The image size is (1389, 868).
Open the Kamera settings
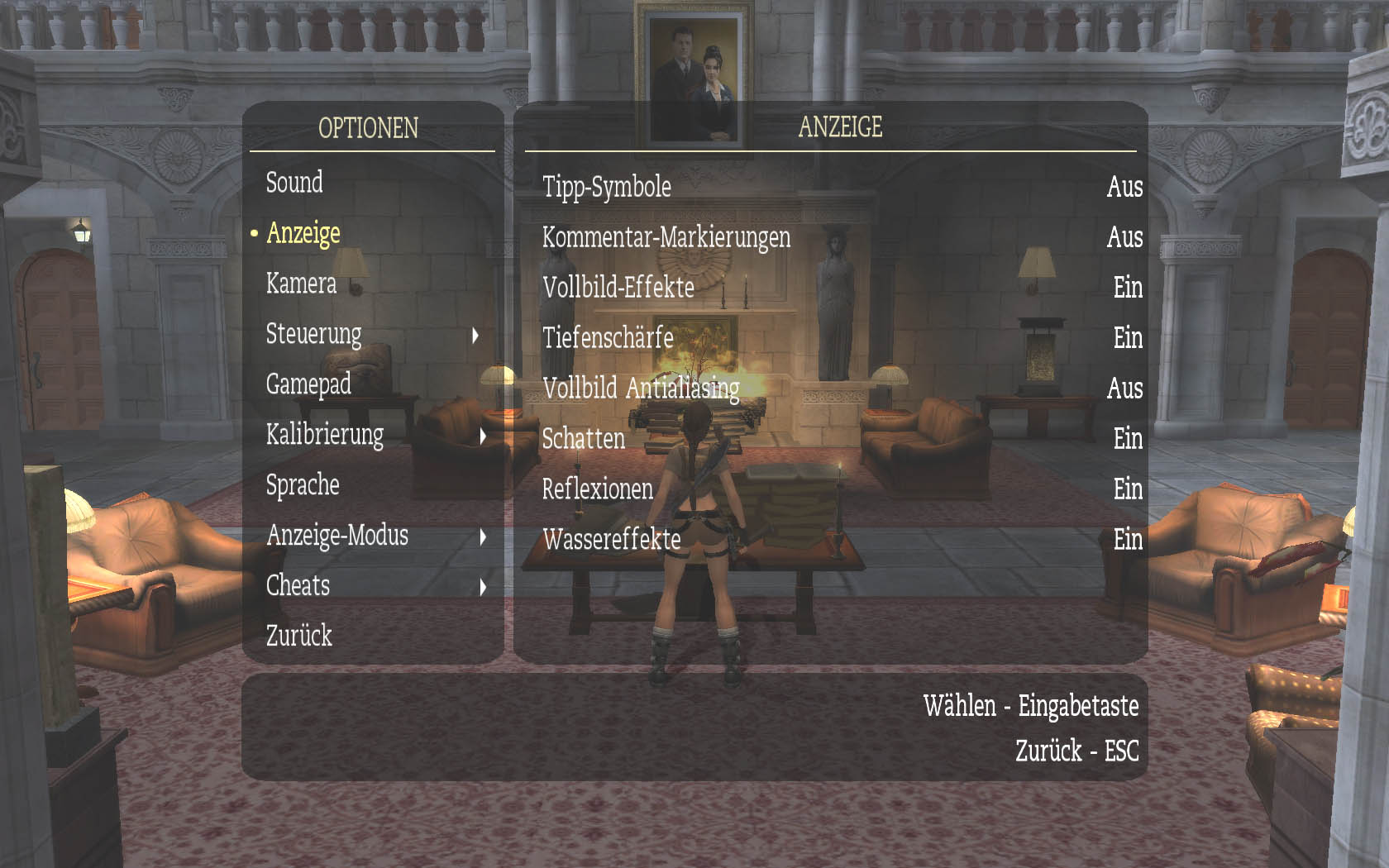301,284
